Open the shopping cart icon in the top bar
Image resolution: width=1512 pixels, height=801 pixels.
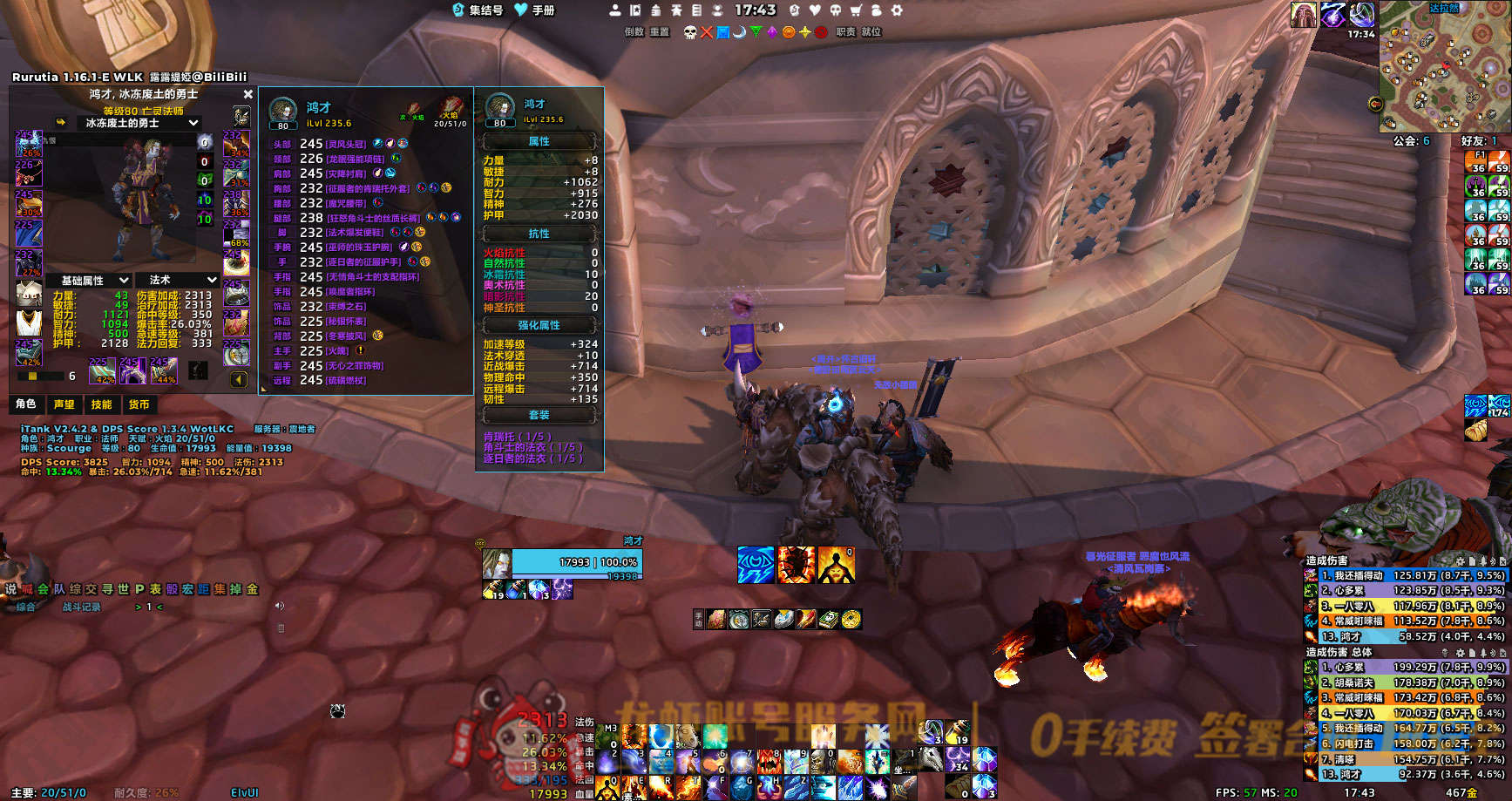click(x=856, y=10)
